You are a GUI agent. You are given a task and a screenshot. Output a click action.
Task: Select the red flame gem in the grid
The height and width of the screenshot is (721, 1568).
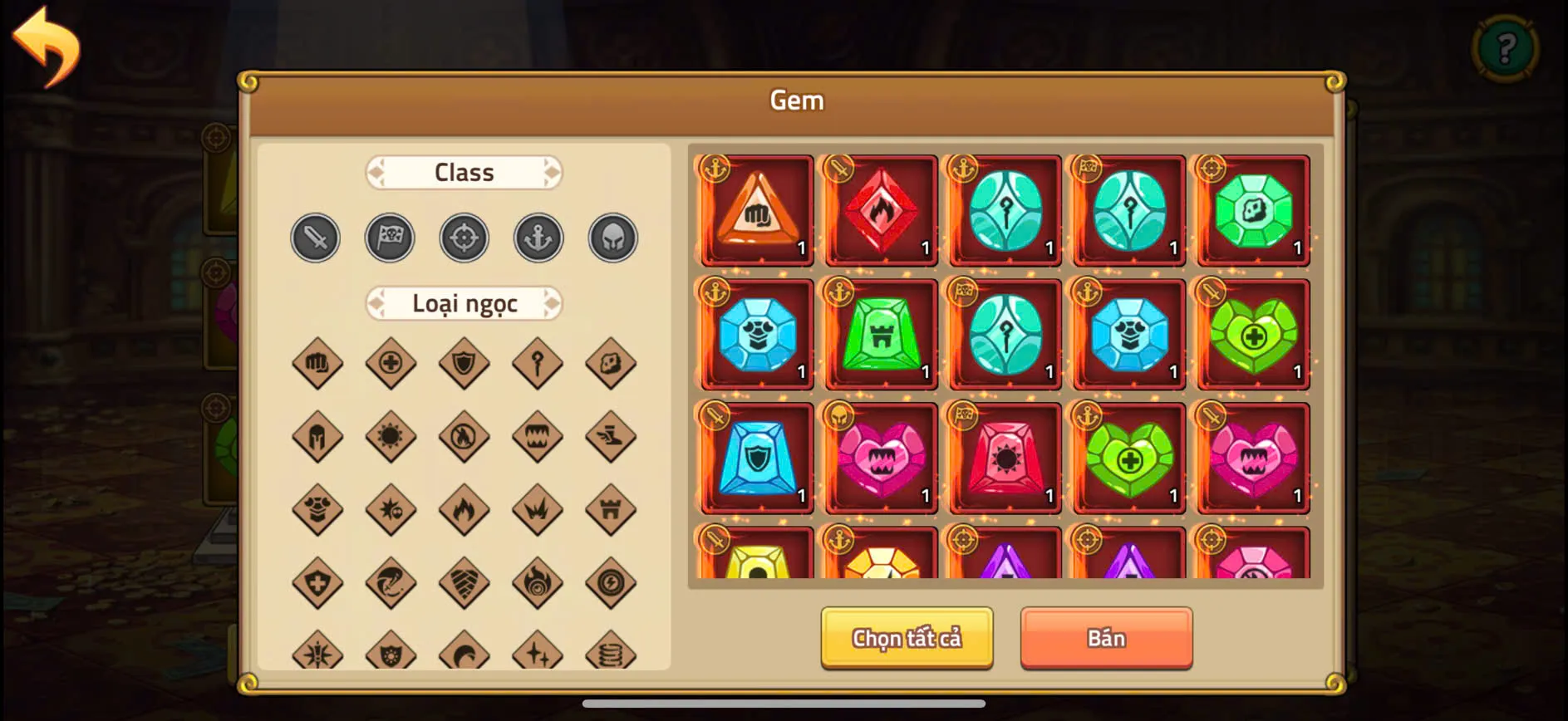point(880,208)
